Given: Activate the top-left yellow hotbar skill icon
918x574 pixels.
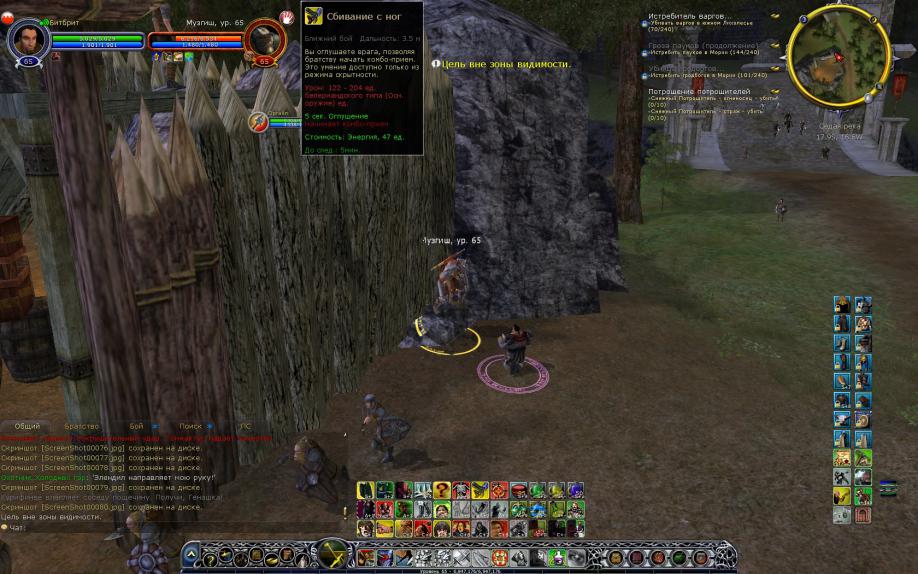Looking at the screenshot, I should 365,490.
